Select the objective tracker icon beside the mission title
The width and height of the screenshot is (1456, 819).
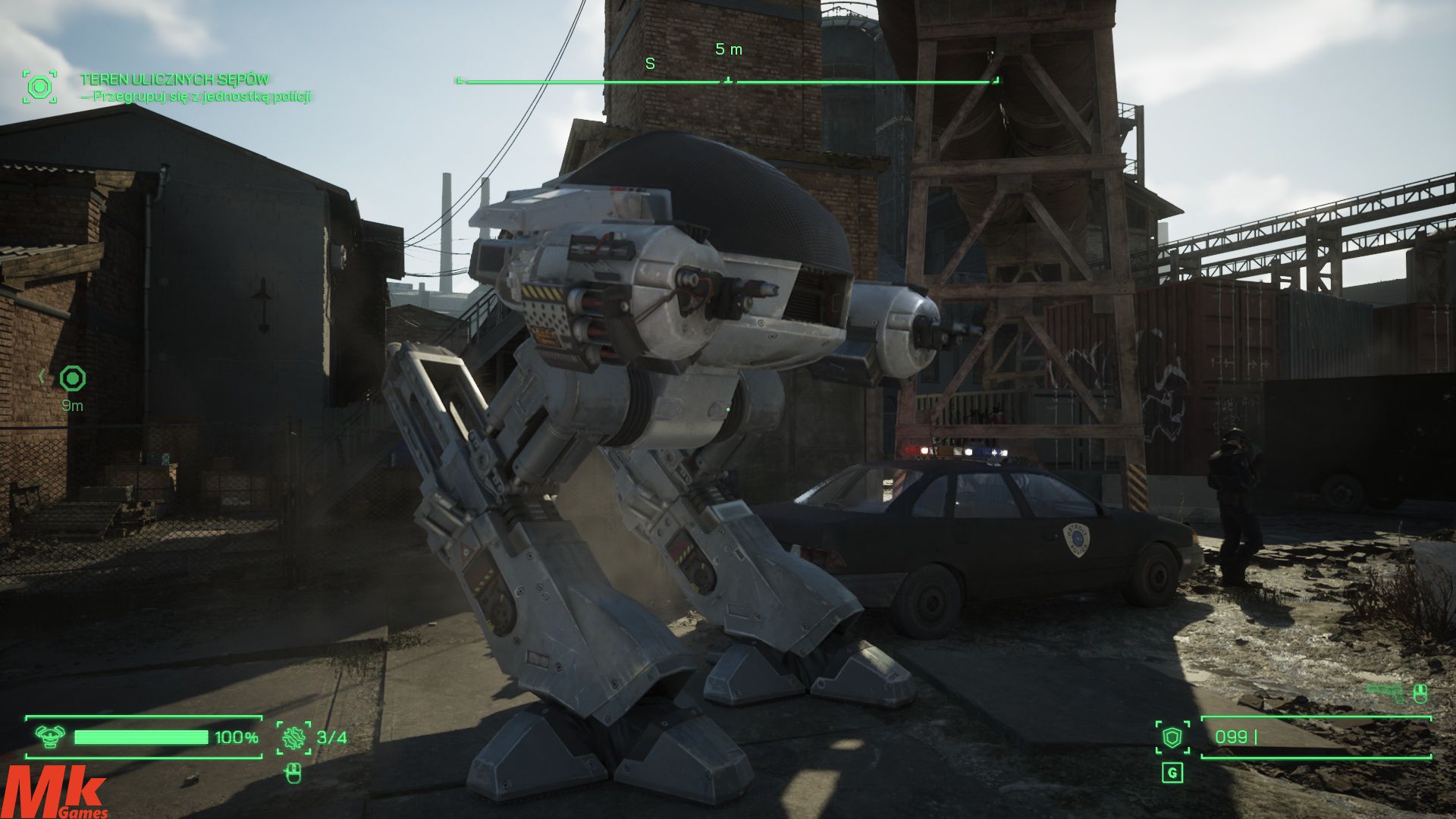[x=39, y=87]
